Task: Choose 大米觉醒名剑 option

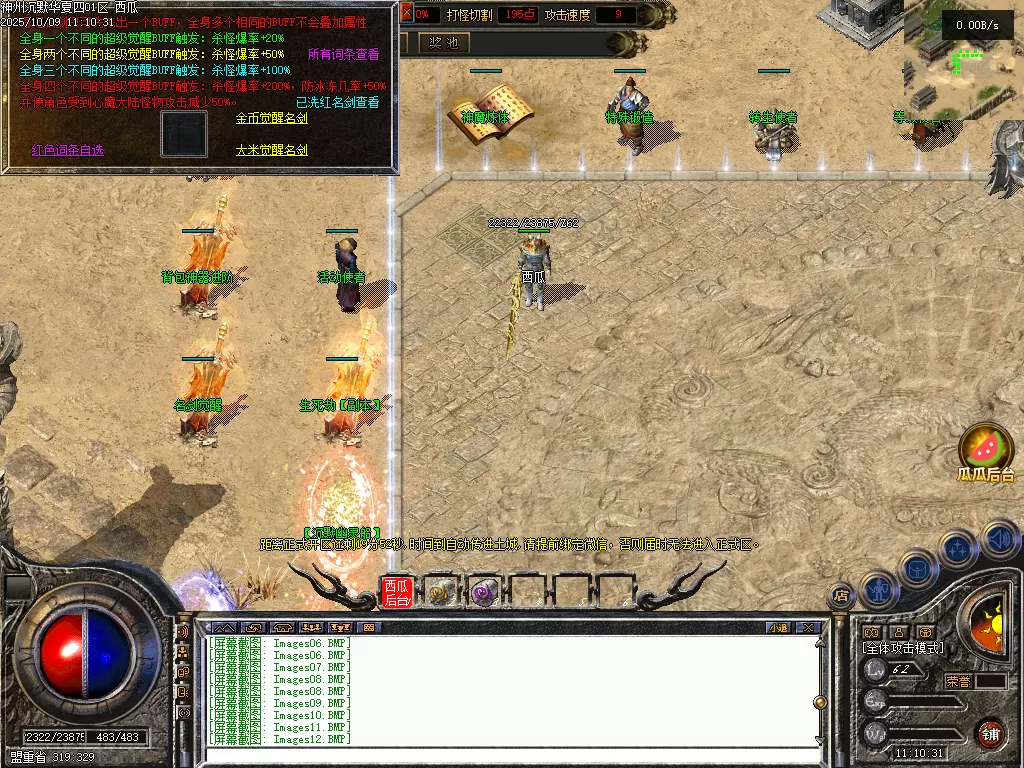Action: click(x=271, y=150)
